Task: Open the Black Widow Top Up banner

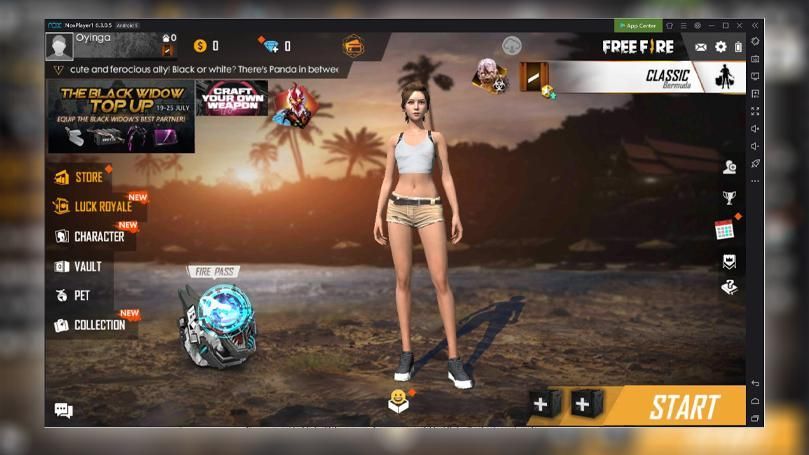Action: coord(121,116)
